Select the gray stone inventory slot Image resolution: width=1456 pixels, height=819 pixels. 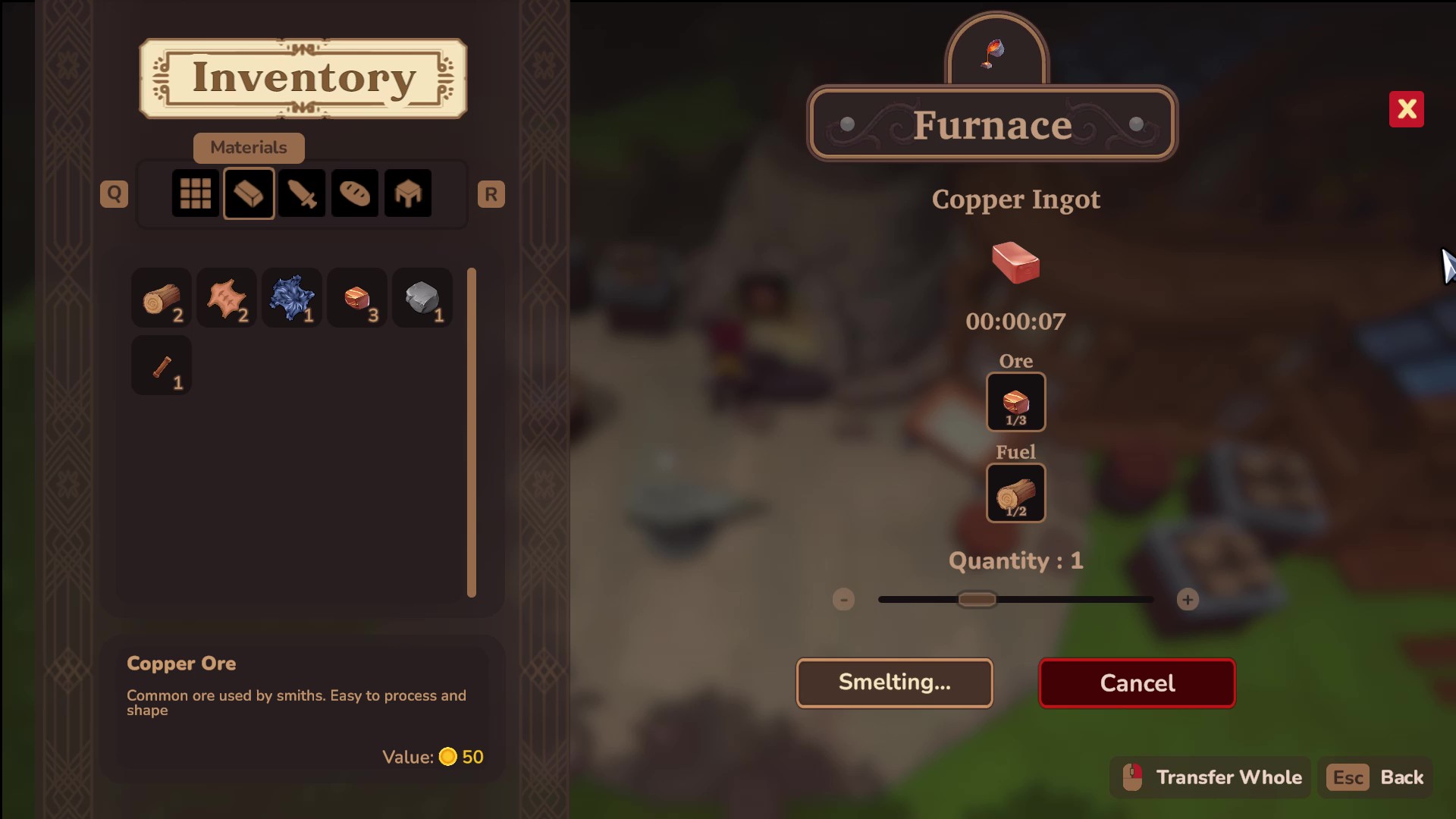[x=422, y=298]
